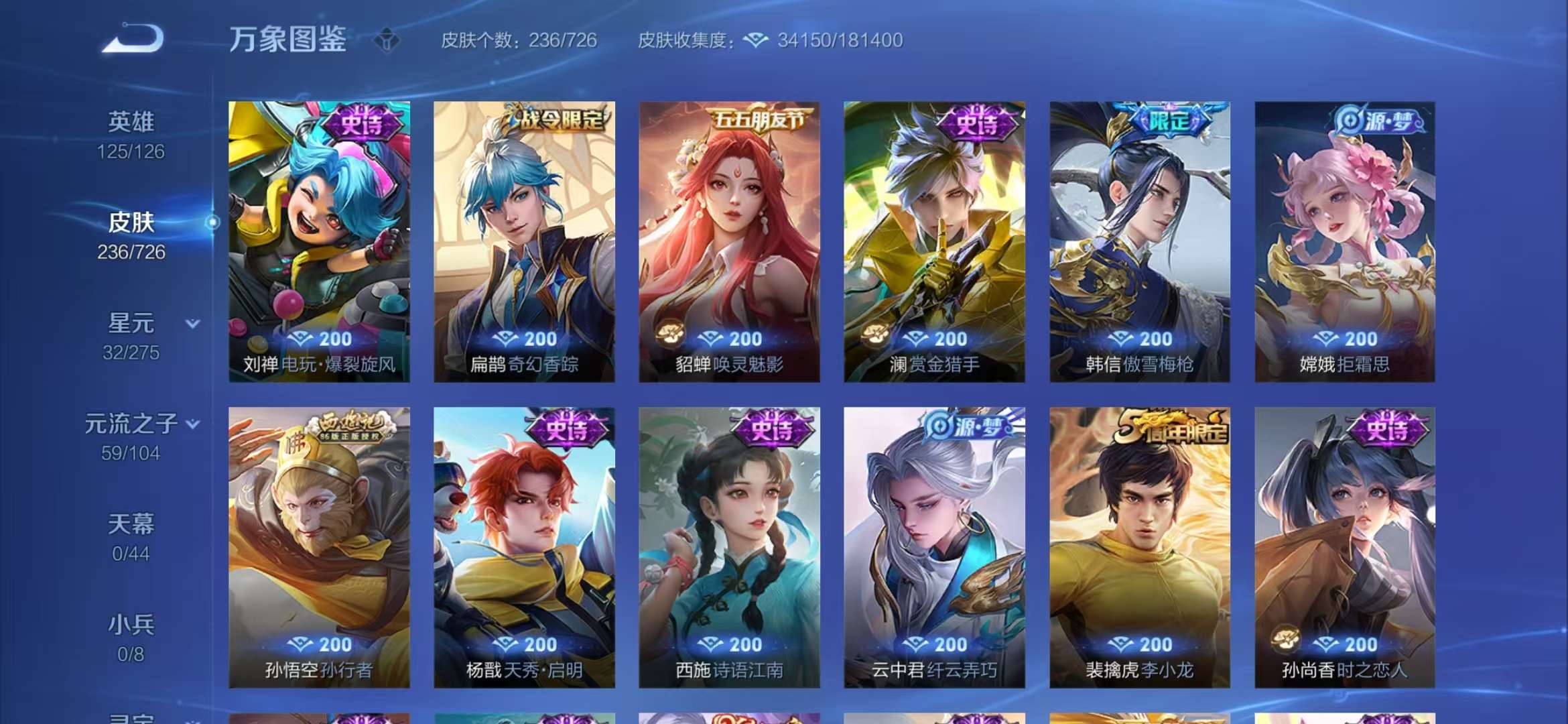Expand the 星元 category chevron
Image resolution: width=1568 pixels, height=724 pixels.
[192, 322]
